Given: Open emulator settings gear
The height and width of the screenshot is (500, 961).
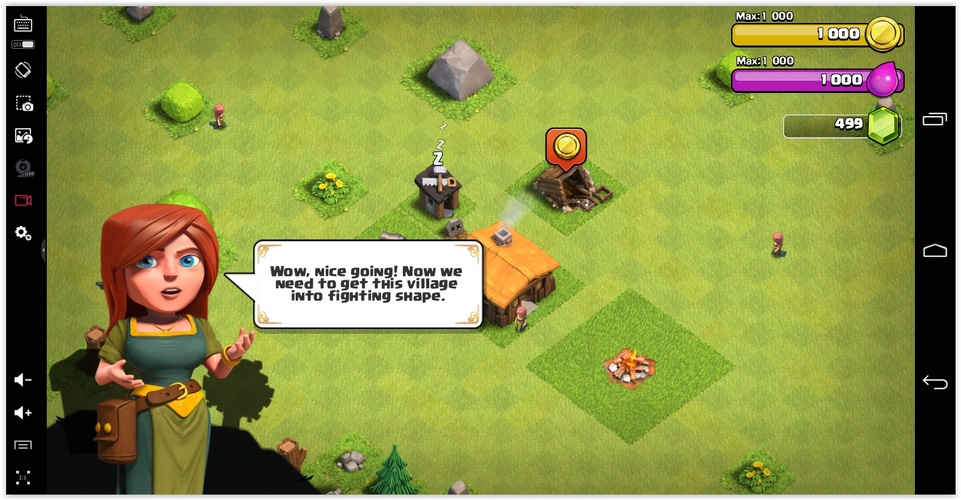Looking at the screenshot, I should (x=23, y=233).
